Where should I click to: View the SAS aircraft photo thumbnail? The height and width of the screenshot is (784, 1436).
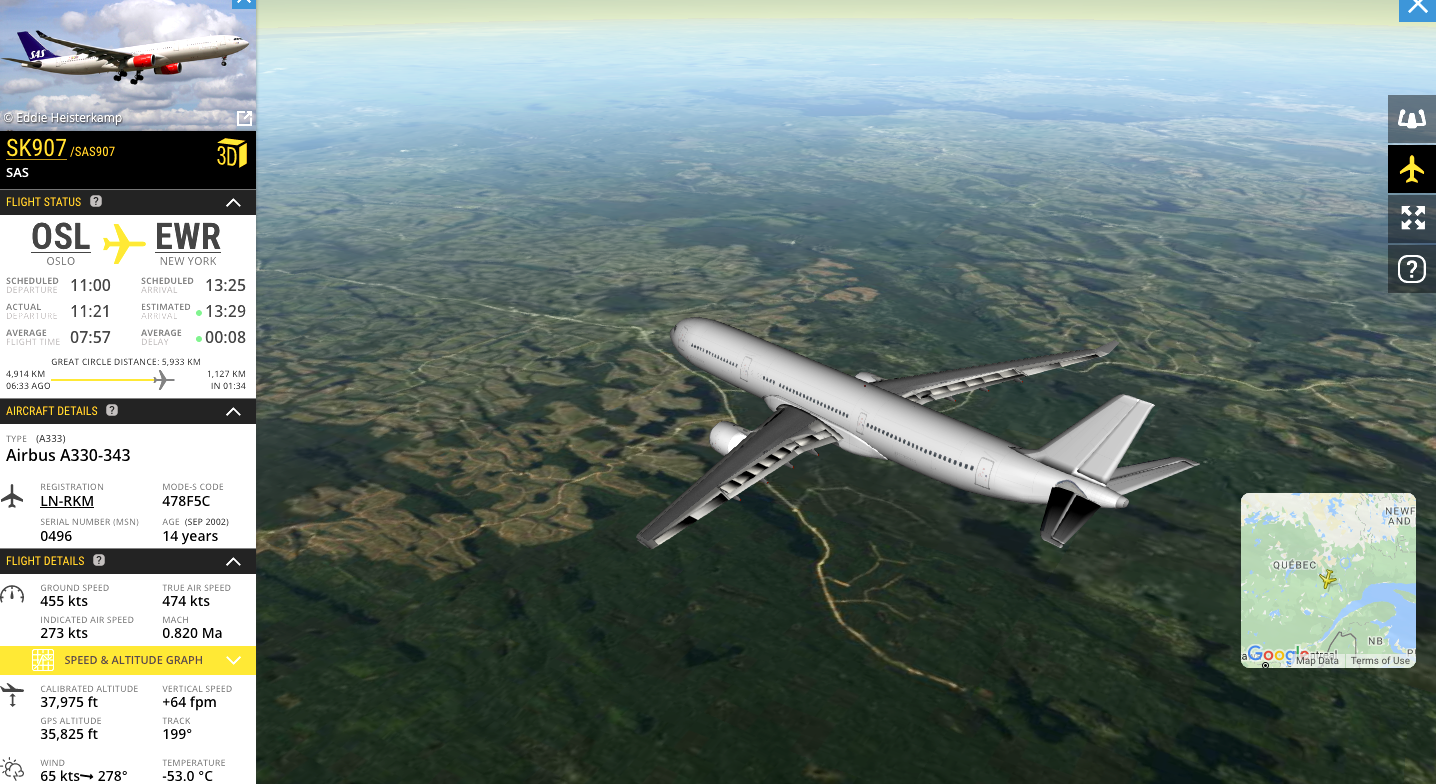coord(128,62)
